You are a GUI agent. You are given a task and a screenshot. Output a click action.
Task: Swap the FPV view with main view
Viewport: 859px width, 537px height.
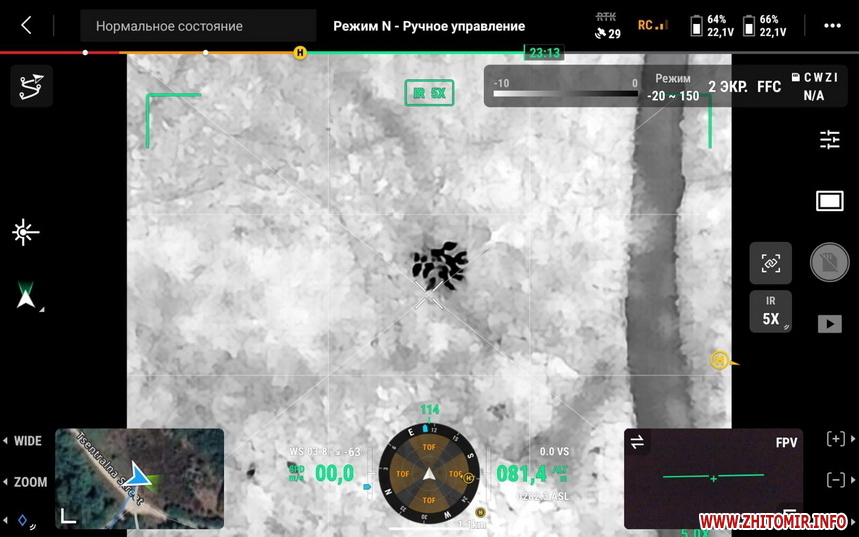(637, 442)
